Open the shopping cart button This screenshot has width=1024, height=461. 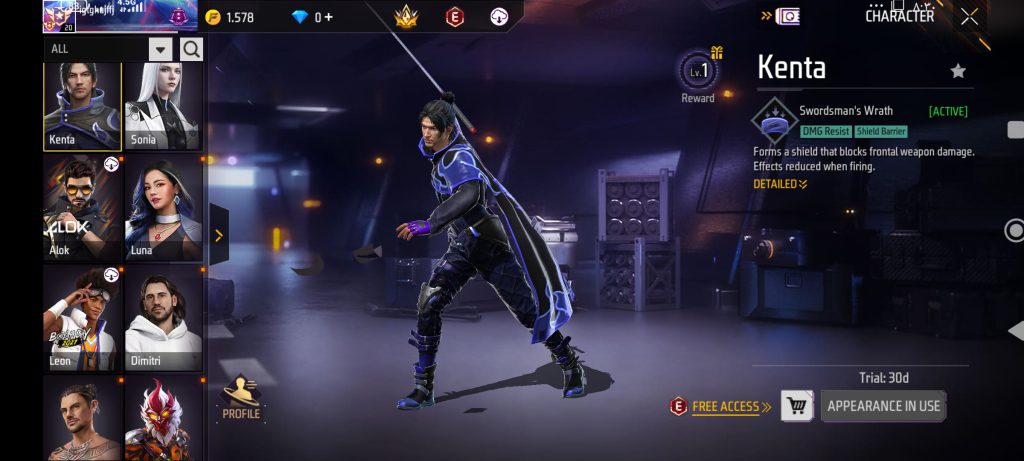pos(797,406)
